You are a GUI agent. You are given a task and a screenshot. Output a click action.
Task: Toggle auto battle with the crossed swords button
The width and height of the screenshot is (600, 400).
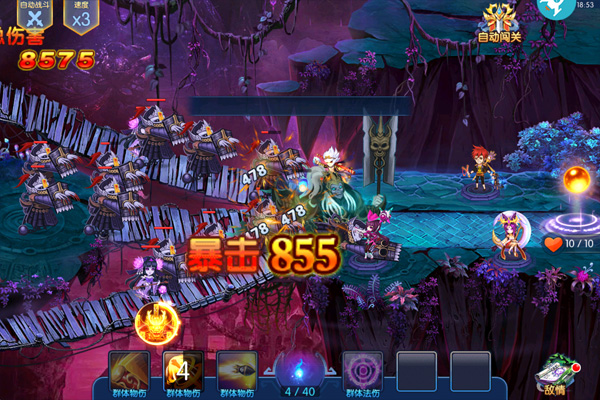[x=36, y=18]
